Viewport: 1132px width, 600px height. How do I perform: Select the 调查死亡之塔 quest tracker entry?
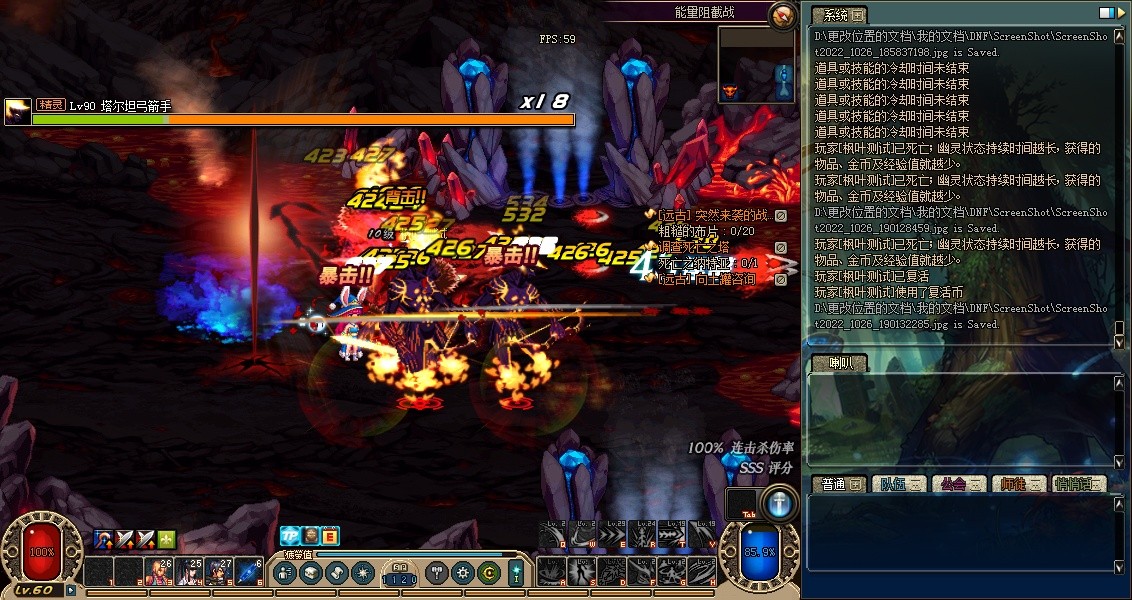coord(692,247)
